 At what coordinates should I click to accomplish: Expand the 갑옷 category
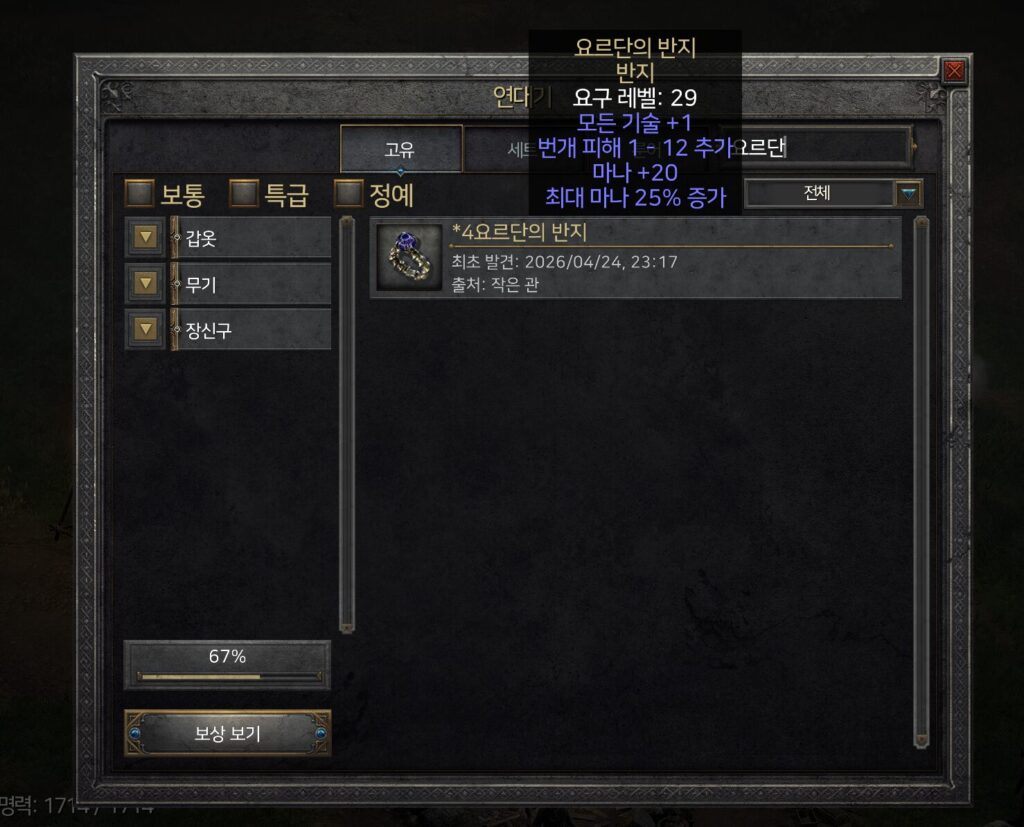pos(147,238)
